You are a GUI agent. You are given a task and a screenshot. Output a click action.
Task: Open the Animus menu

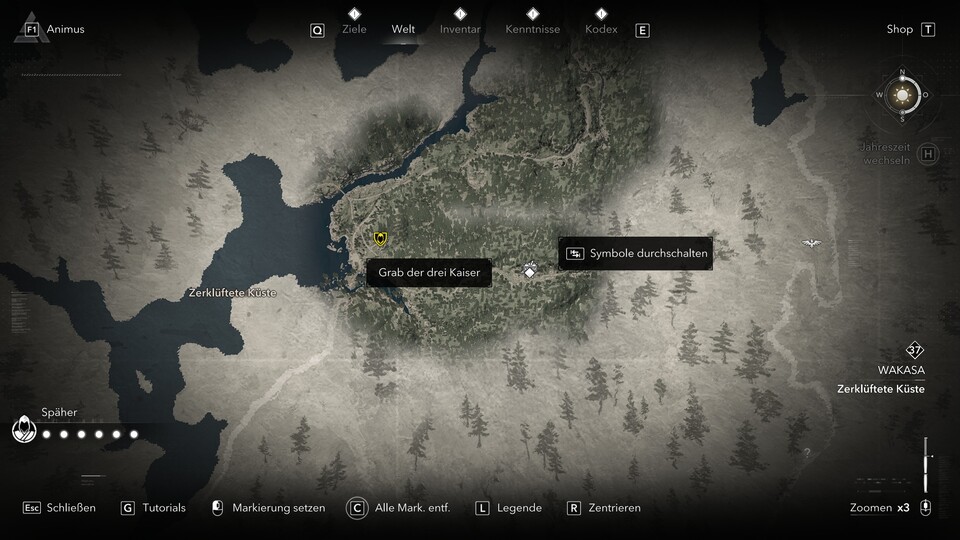coord(65,29)
